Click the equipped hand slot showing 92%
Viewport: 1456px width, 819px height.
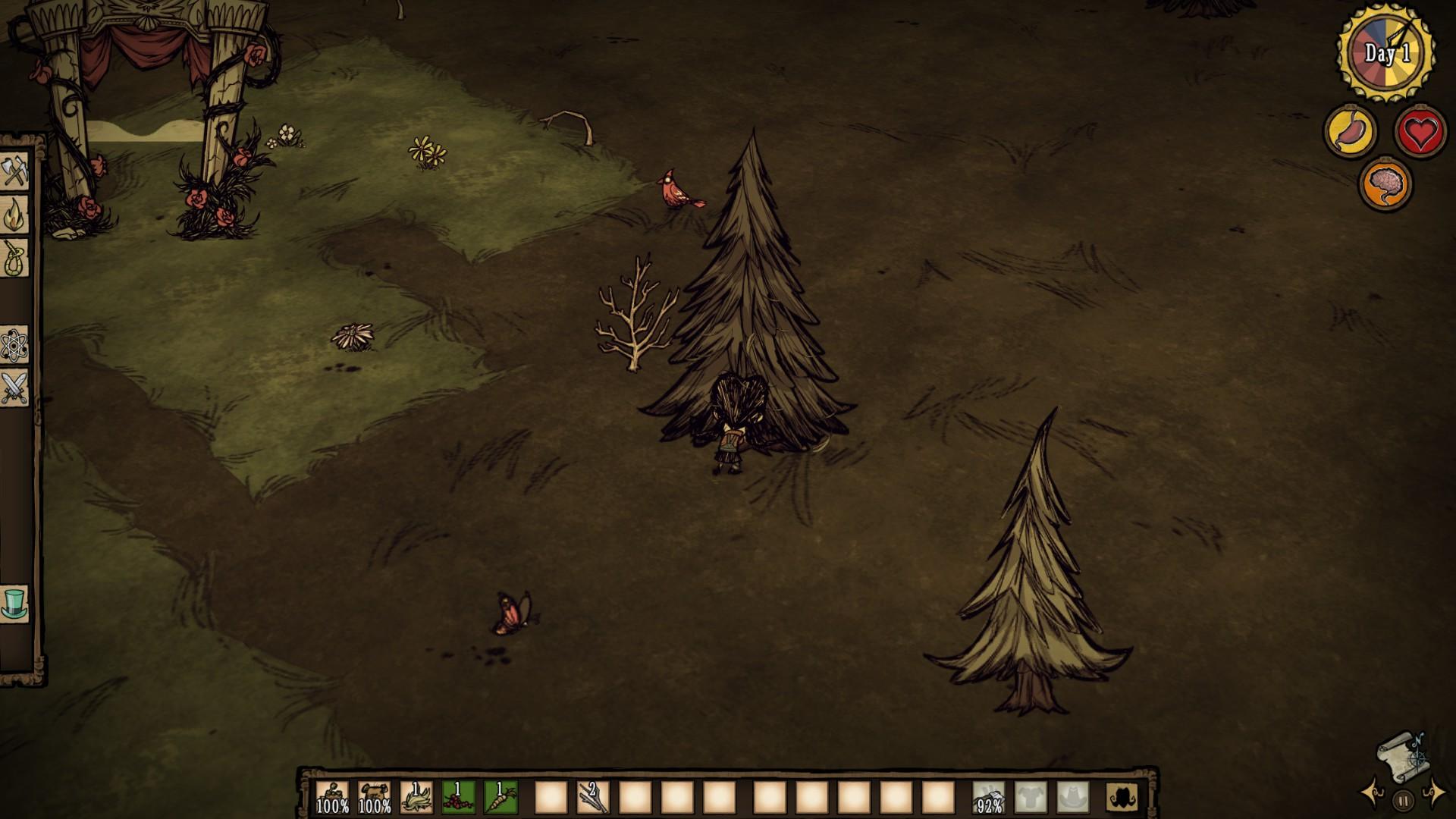[x=989, y=797]
